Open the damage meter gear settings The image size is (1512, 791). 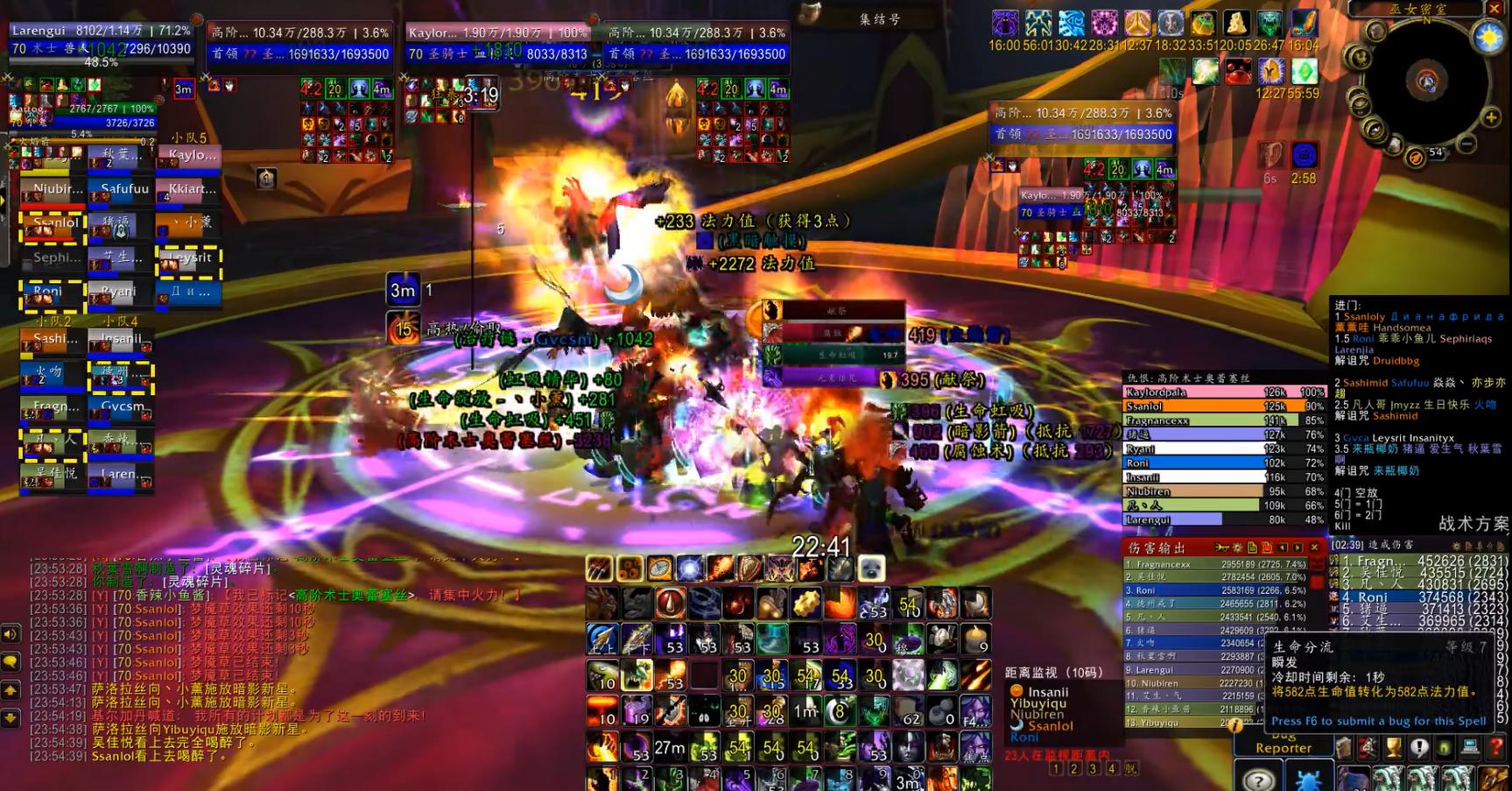click(1237, 547)
